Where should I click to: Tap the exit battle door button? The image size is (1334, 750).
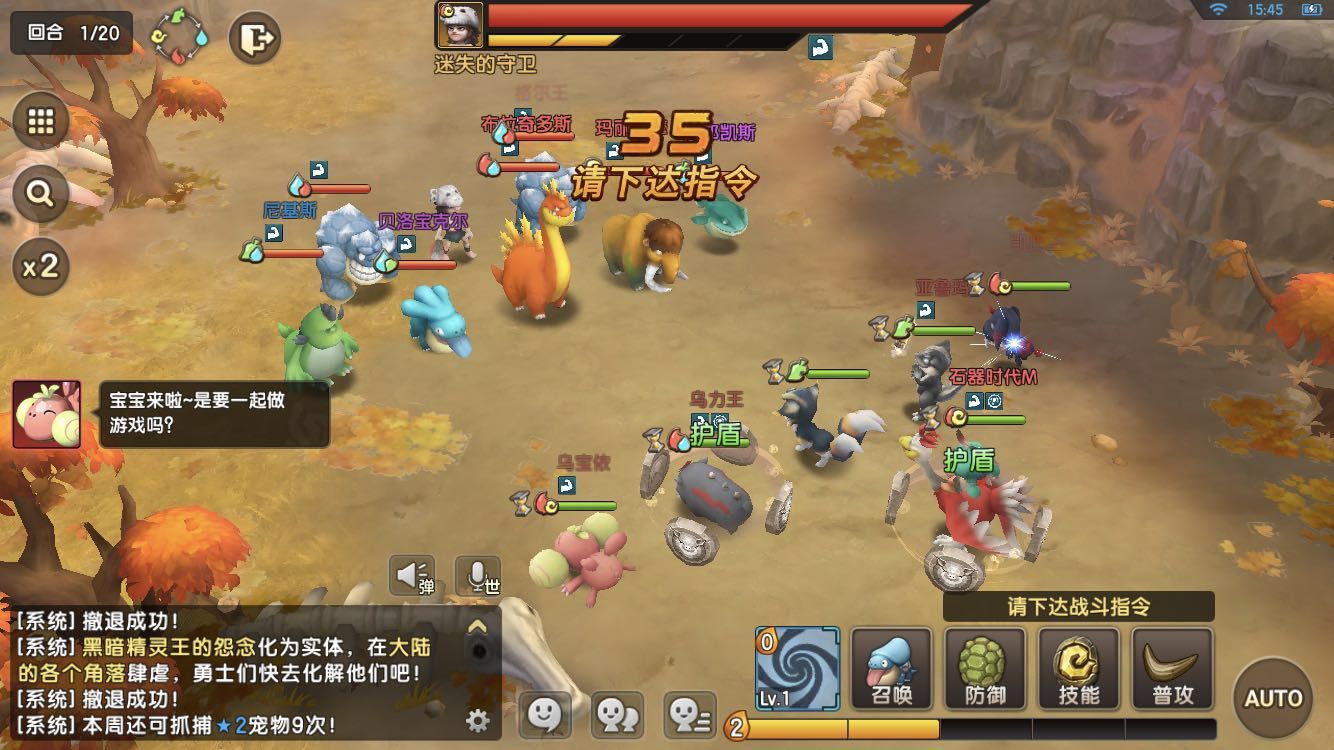tap(255, 40)
